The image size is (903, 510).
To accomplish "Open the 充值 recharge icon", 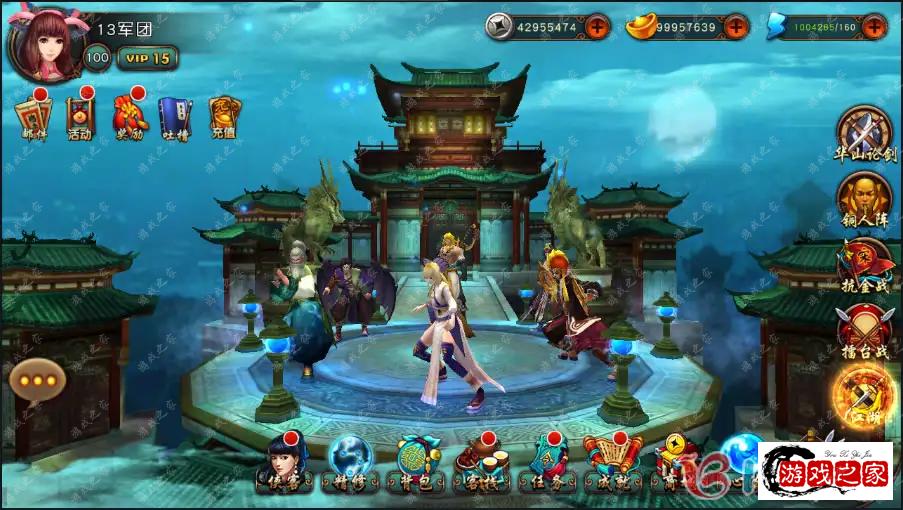I will pyautogui.click(x=222, y=117).
